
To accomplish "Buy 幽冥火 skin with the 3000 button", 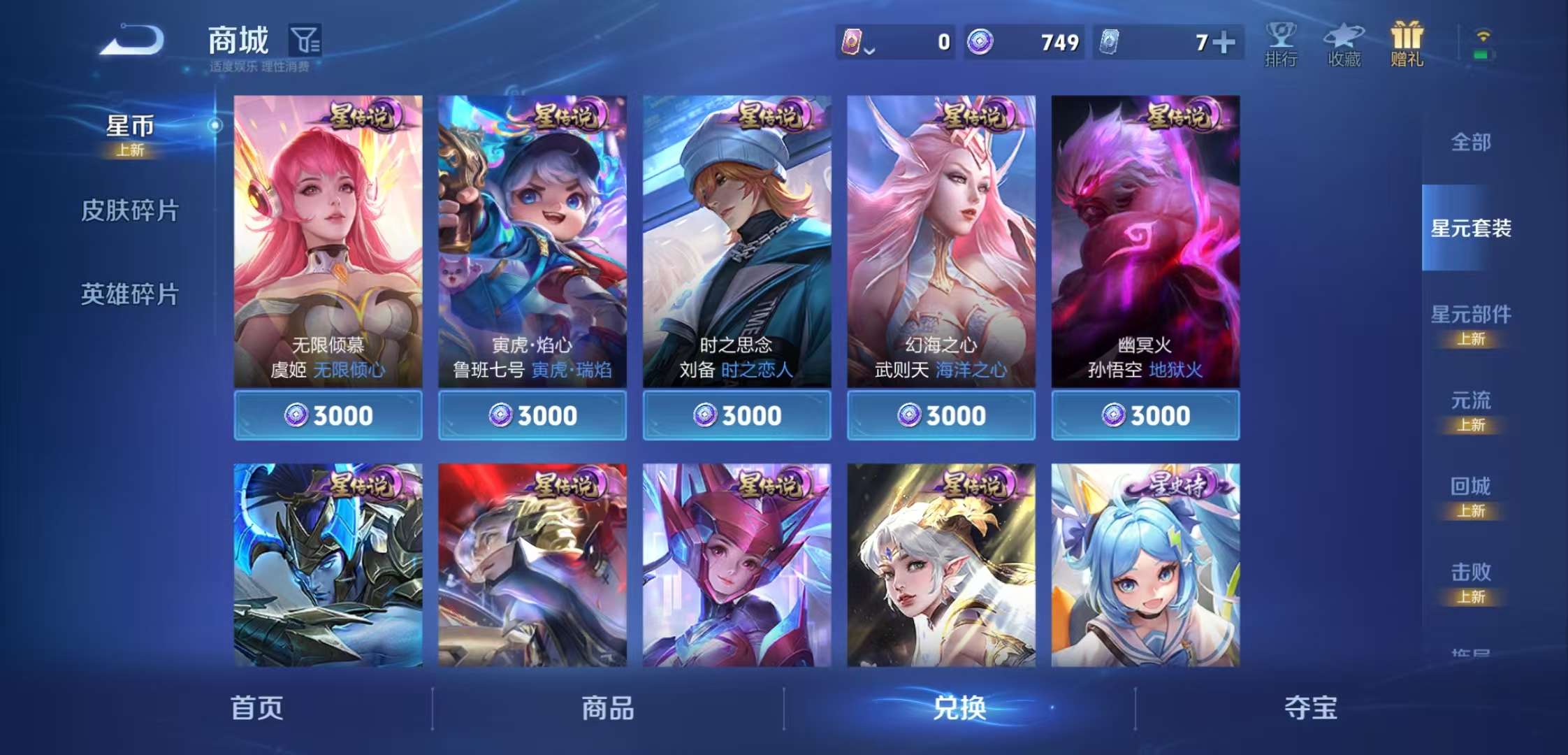I will [x=1144, y=415].
